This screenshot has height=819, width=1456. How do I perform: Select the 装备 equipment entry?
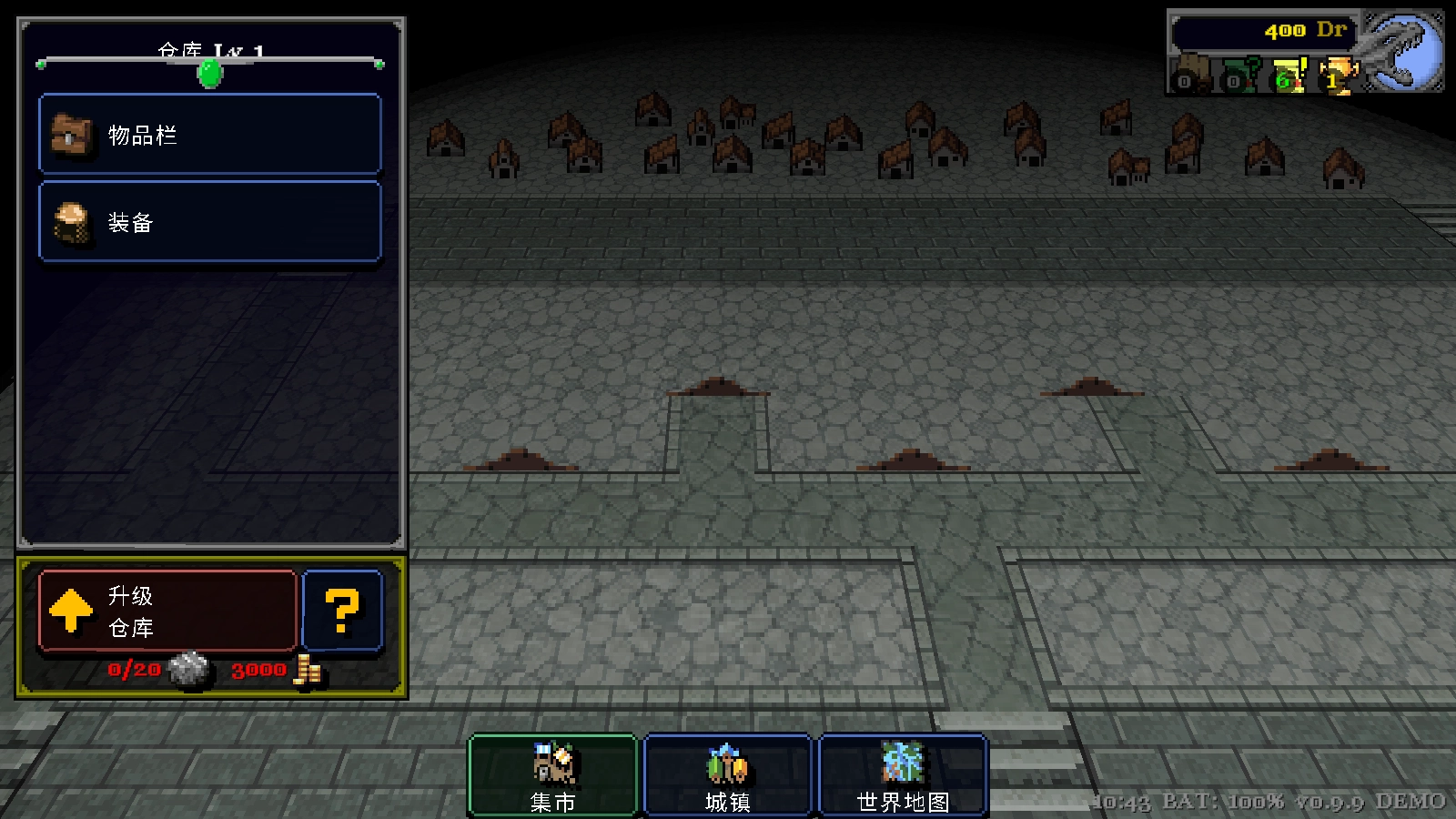(x=209, y=222)
